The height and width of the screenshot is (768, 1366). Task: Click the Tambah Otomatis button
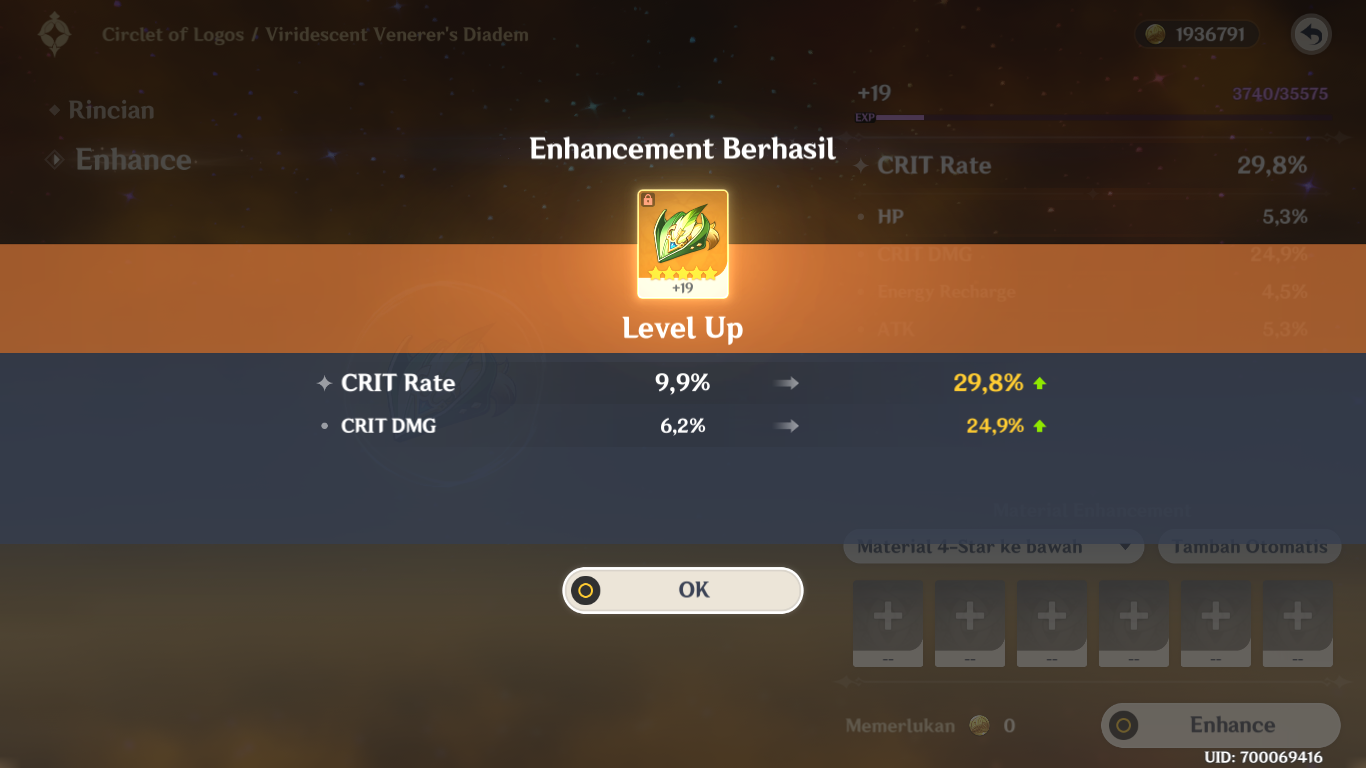pyautogui.click(x=1249, y=546)
